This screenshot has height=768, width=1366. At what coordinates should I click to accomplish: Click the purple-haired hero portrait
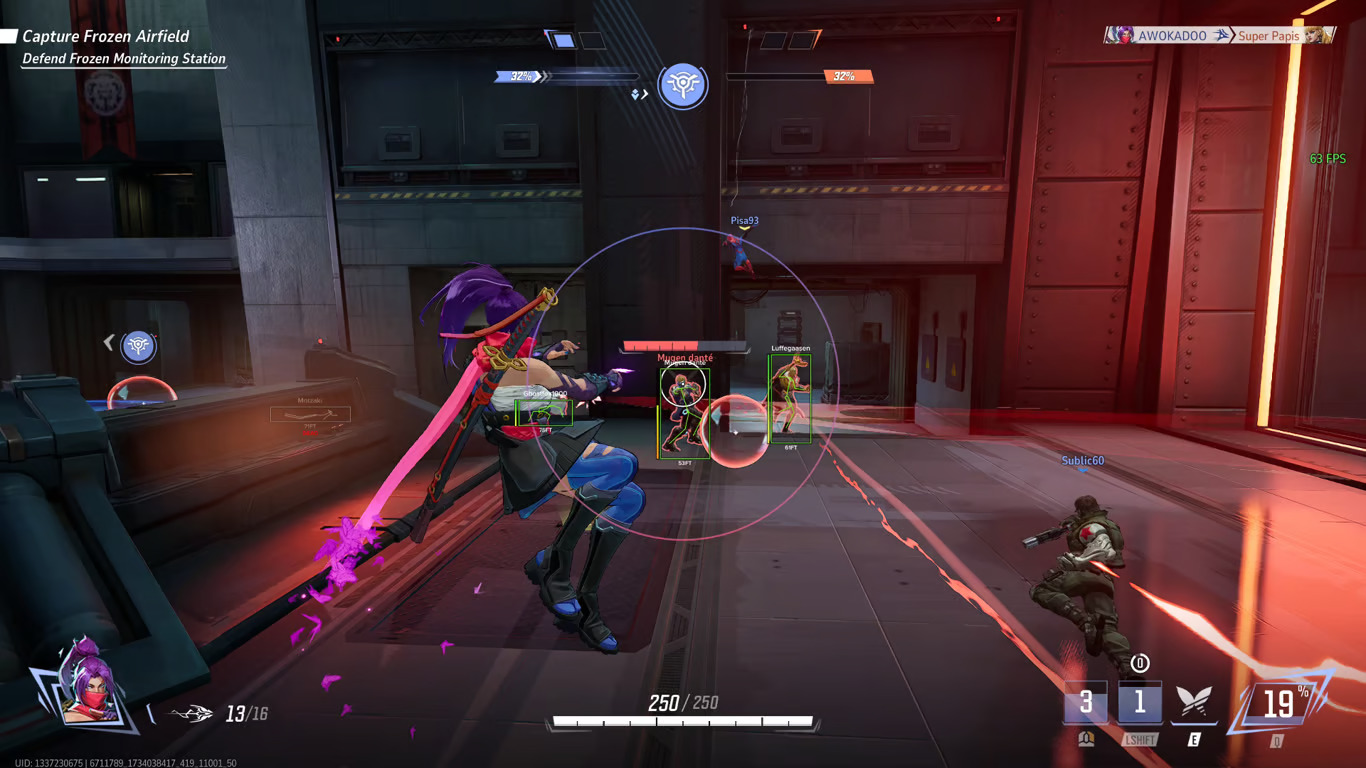point(88,687)
